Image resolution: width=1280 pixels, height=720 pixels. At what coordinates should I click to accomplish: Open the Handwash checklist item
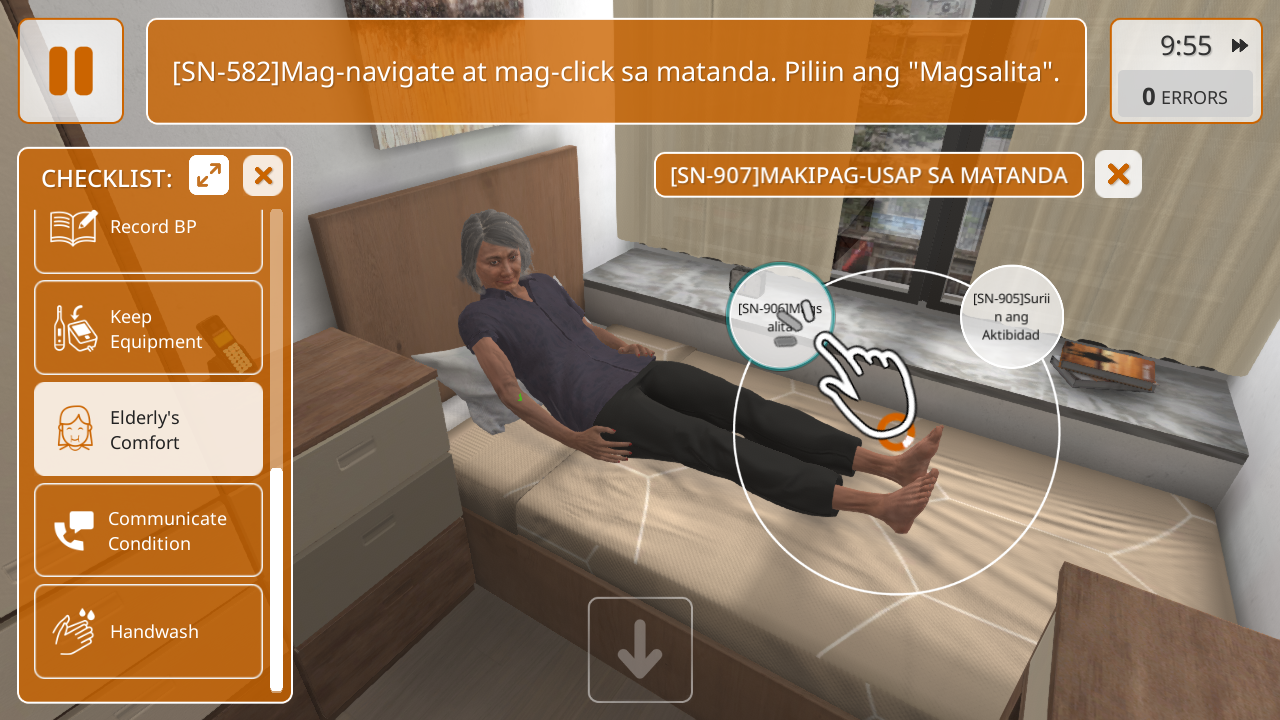(148, 631)
